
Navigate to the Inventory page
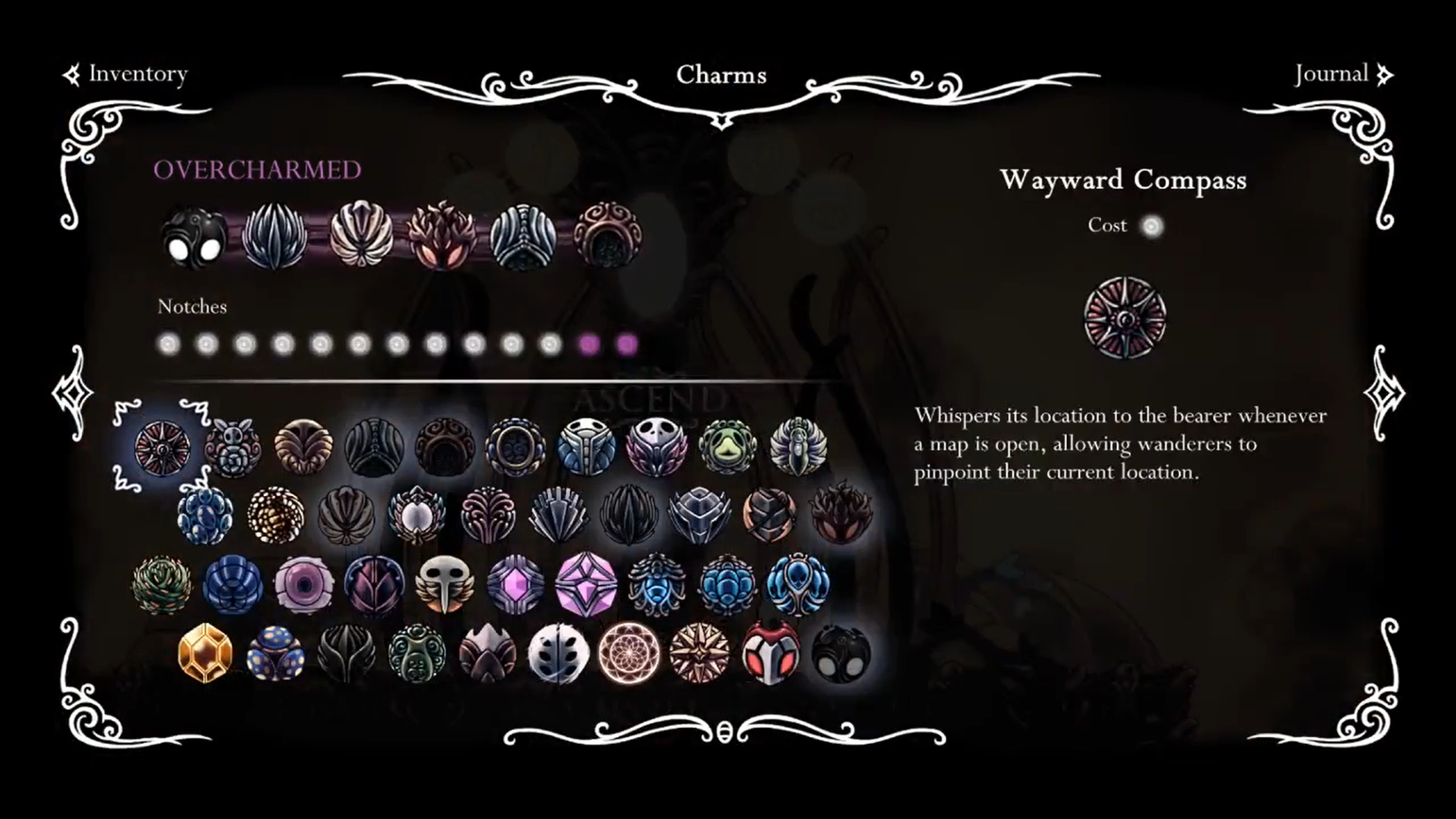[137, 74]
